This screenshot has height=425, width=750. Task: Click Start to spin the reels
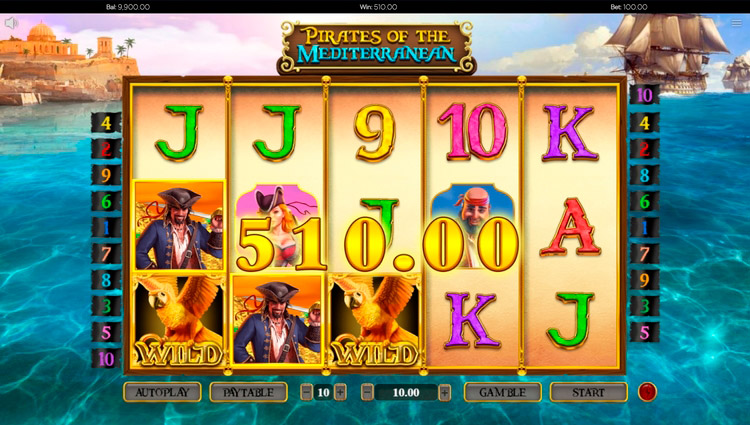[588, 392]
